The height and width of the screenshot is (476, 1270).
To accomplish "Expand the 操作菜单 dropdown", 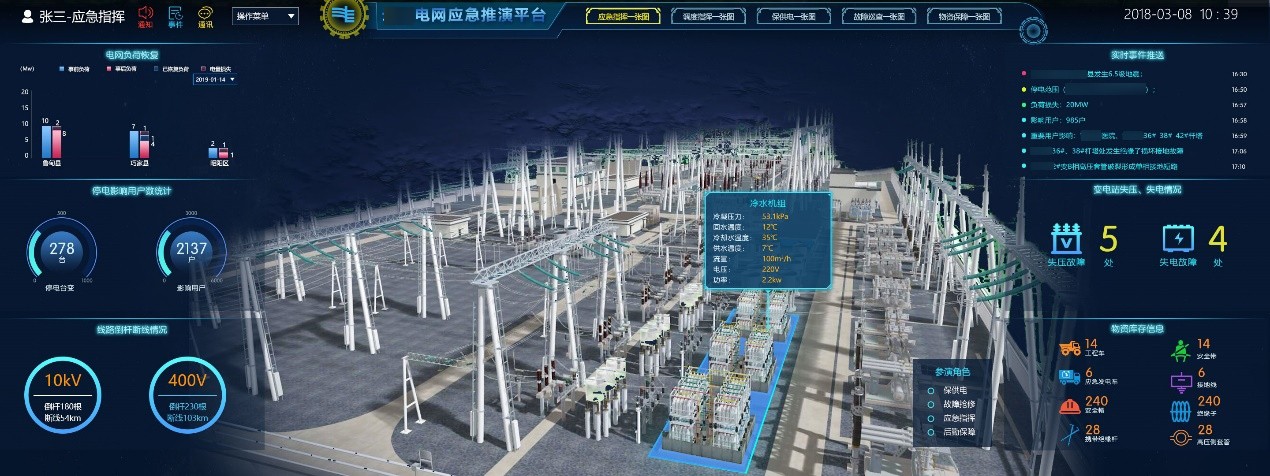I will pyautogui.click(x=265, y=16).
